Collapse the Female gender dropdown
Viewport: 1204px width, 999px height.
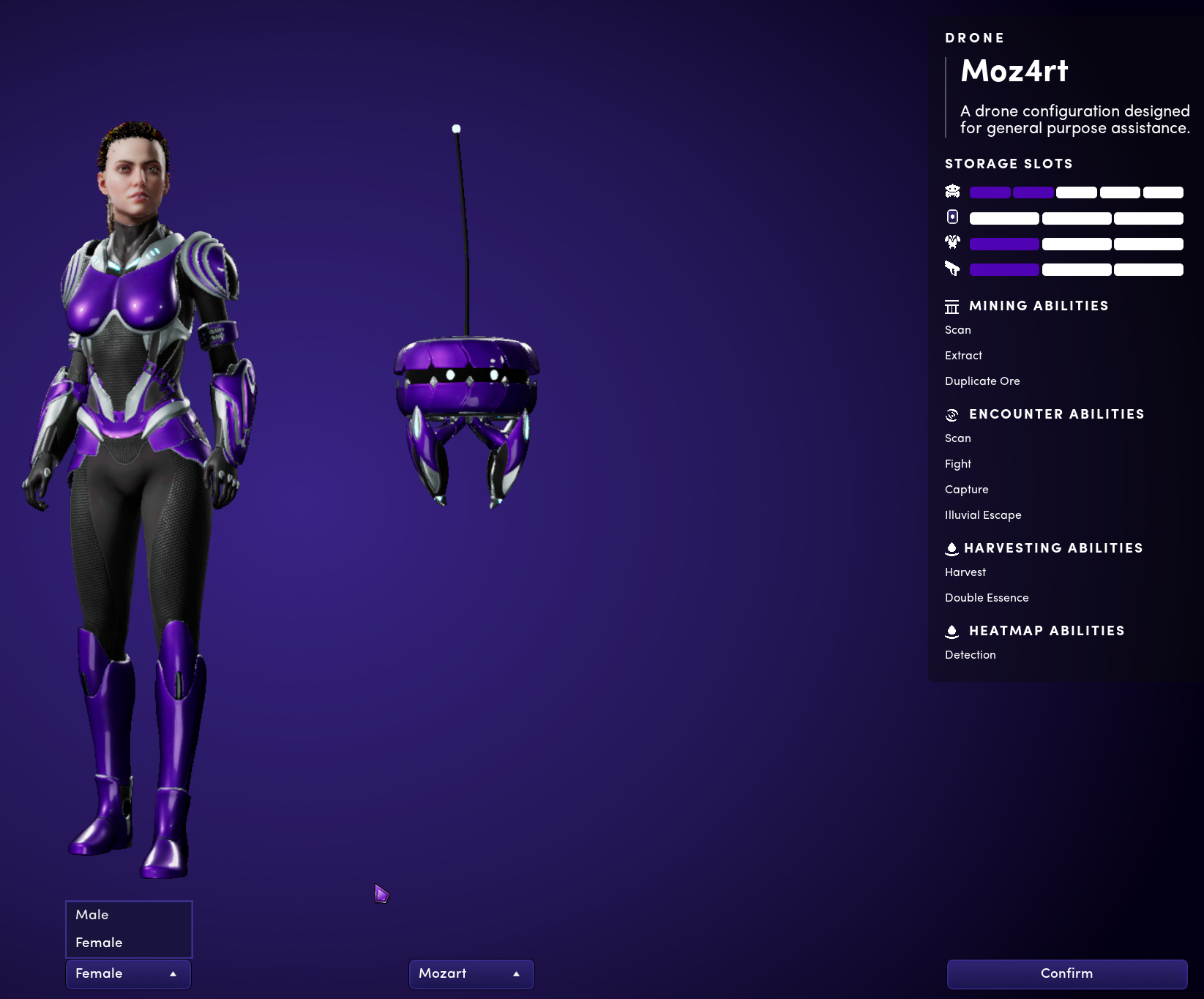point(128,974)
